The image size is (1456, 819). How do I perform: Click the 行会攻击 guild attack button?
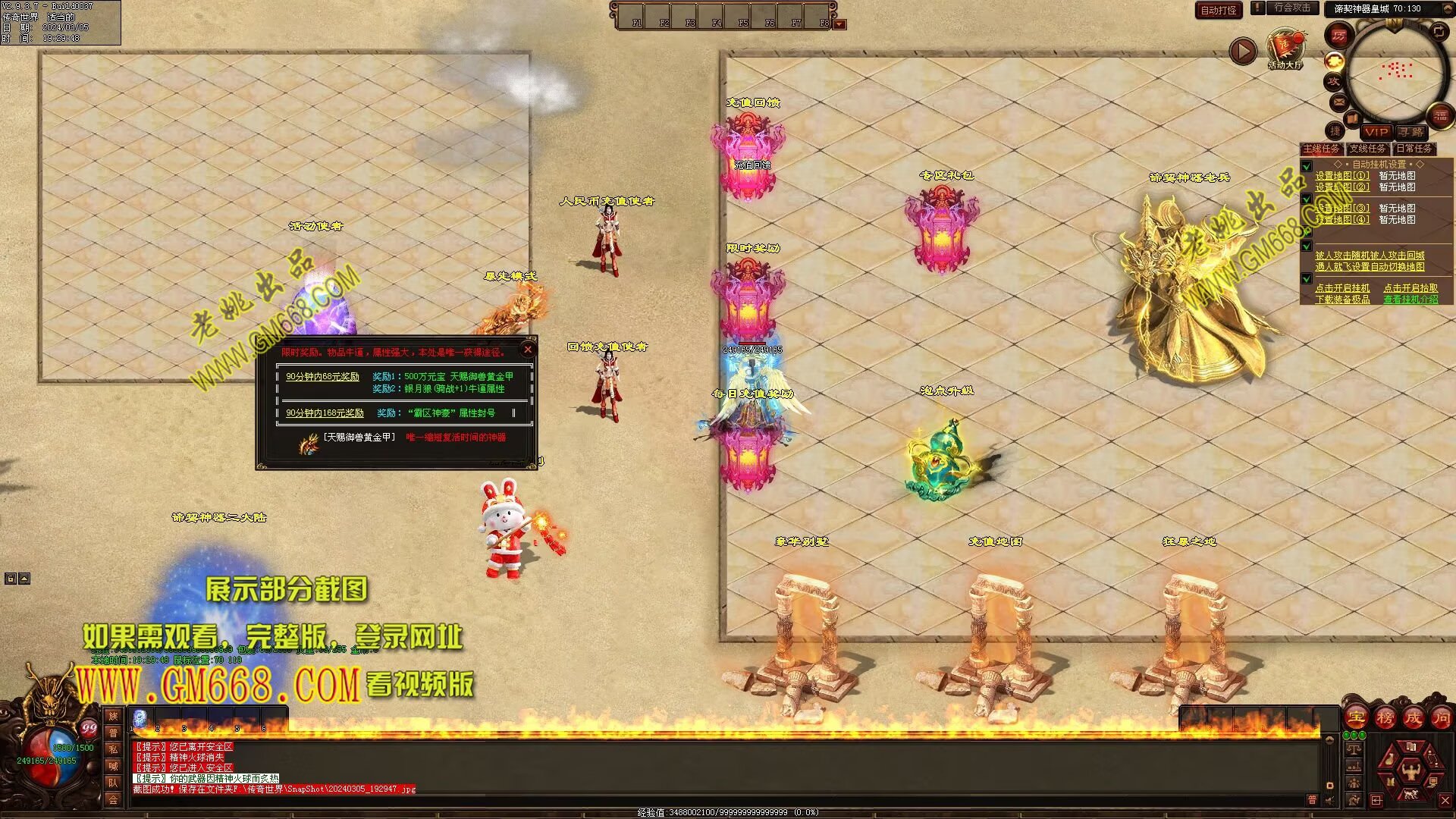1291,8
